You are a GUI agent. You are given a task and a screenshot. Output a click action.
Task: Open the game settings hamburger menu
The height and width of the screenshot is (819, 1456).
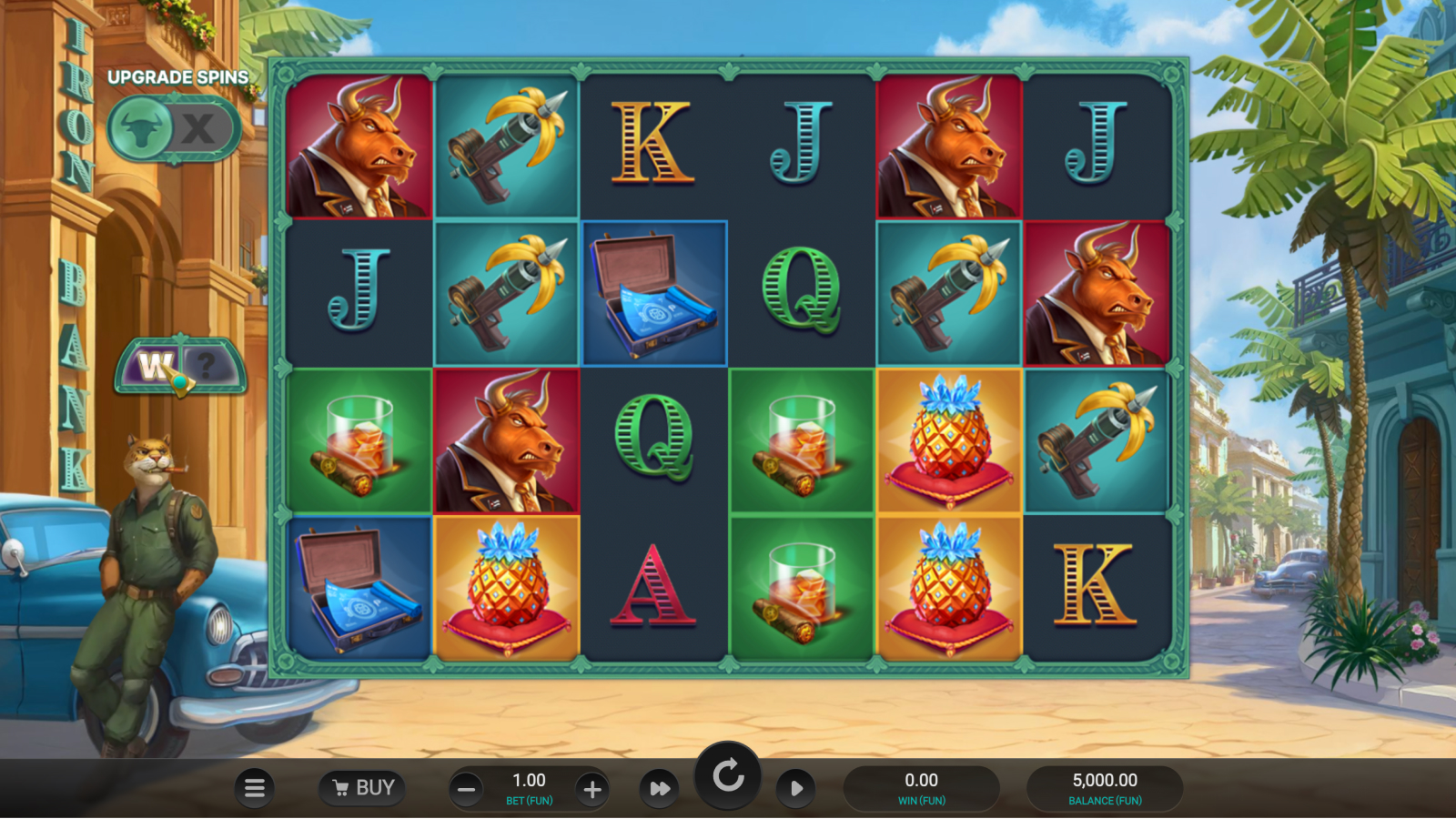pyautogui.click(x=255, y=788)
